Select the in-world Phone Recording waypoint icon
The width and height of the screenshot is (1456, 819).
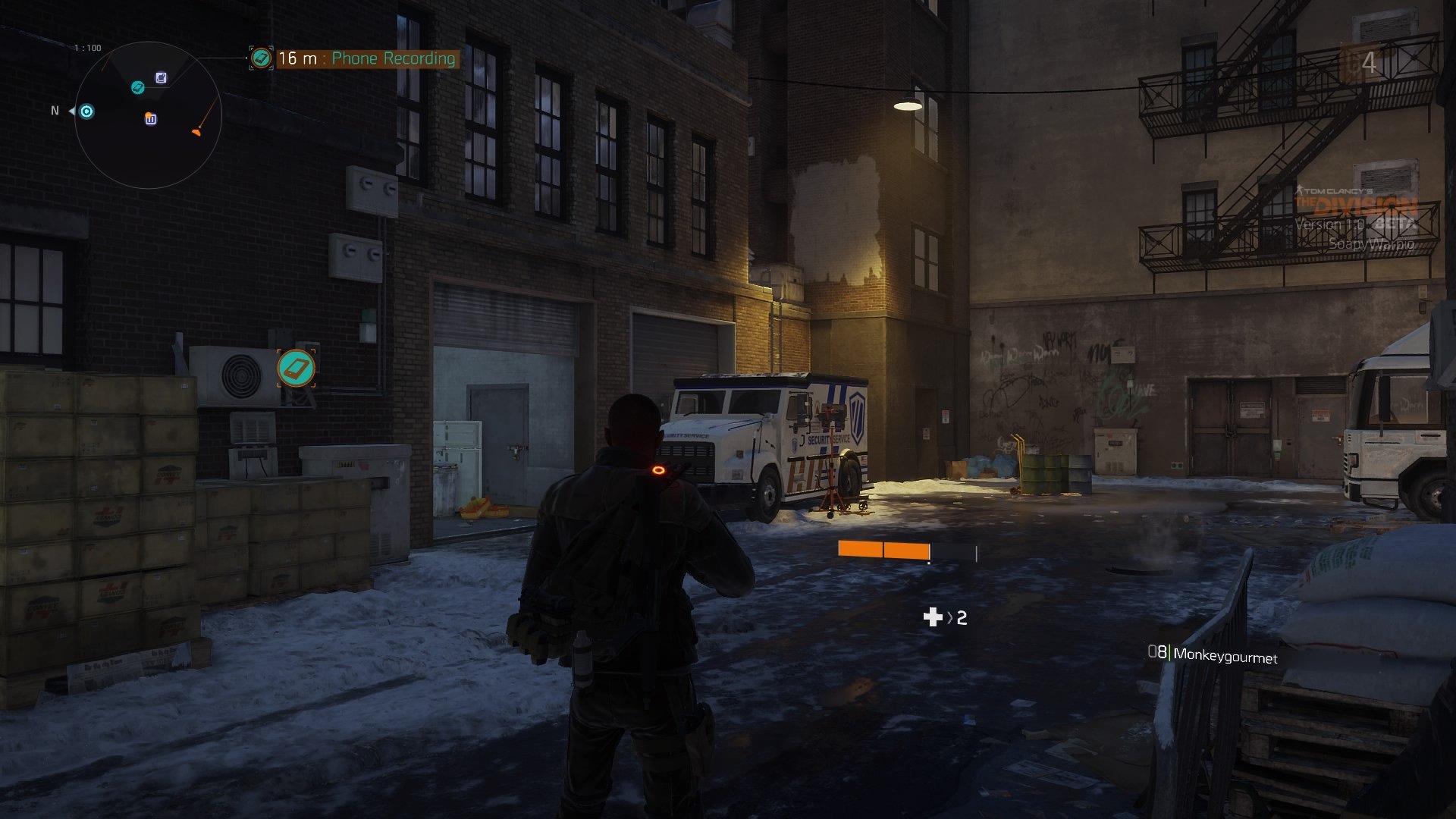296,369
